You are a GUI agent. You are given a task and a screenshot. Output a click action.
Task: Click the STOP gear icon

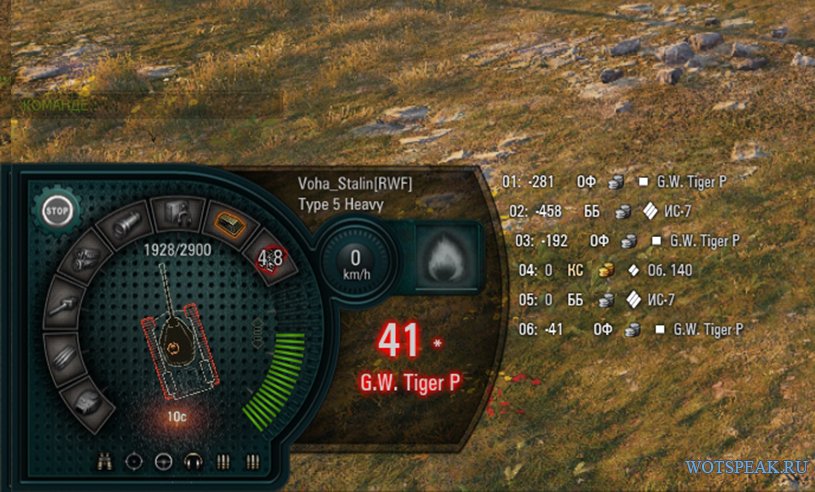59,212
